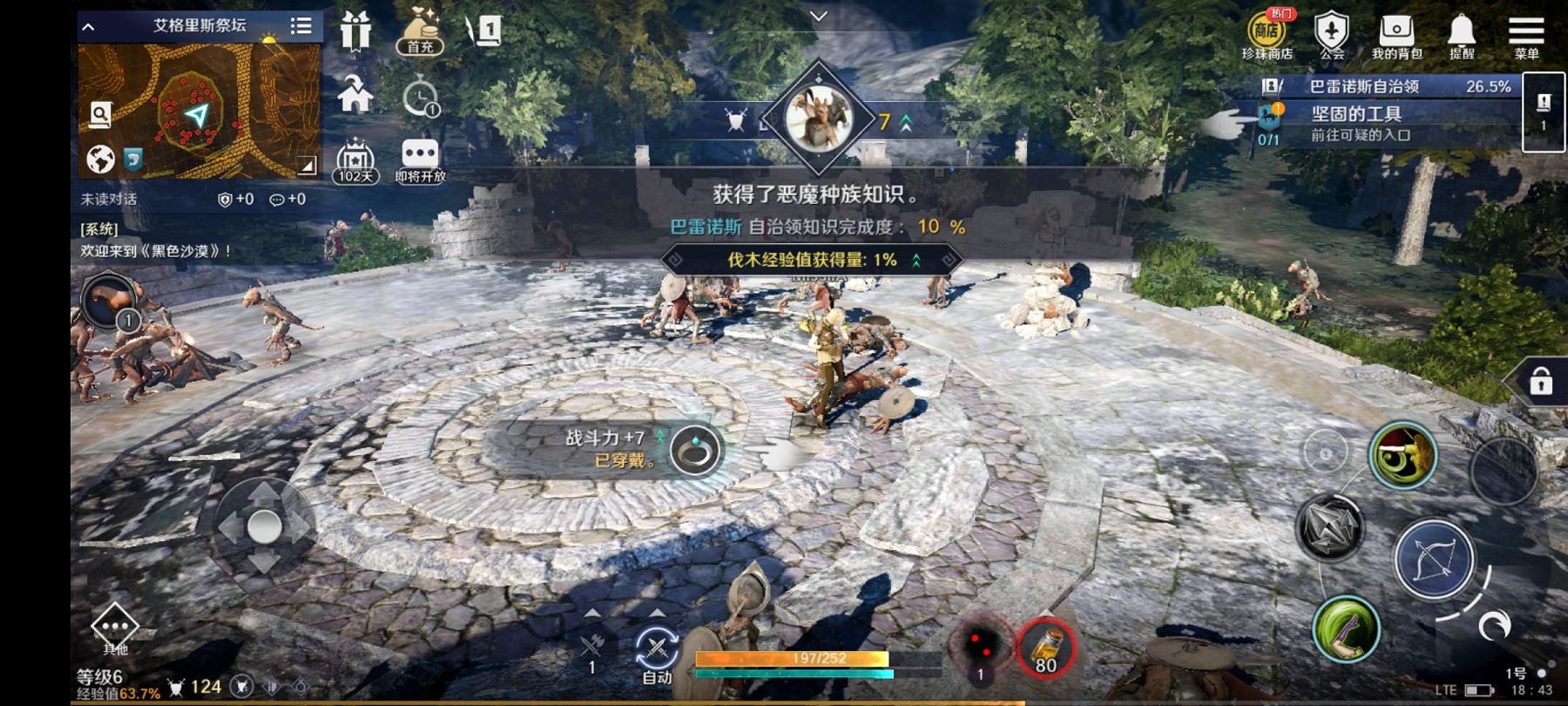
Task: Open 我的背包 inventory bag
Action: [x=1396, y=36]
